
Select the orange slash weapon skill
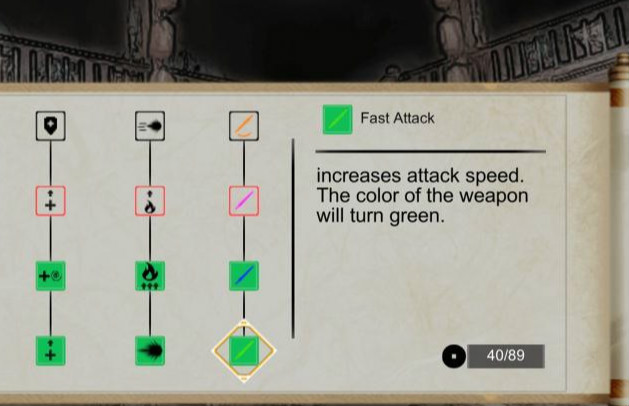[244, 125]
